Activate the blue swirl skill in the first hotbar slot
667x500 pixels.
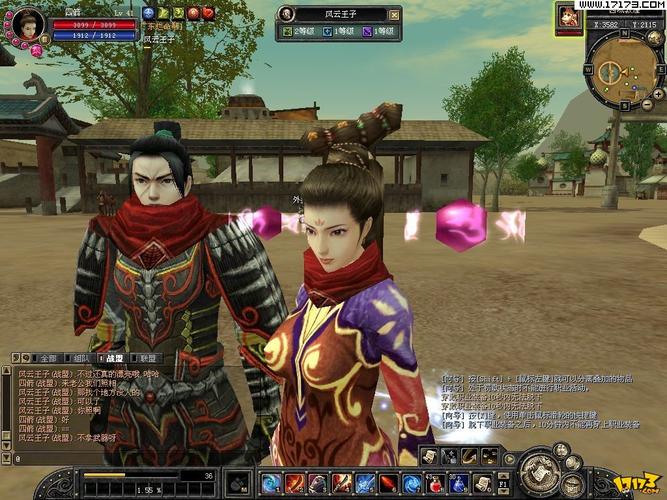point(270,484)
